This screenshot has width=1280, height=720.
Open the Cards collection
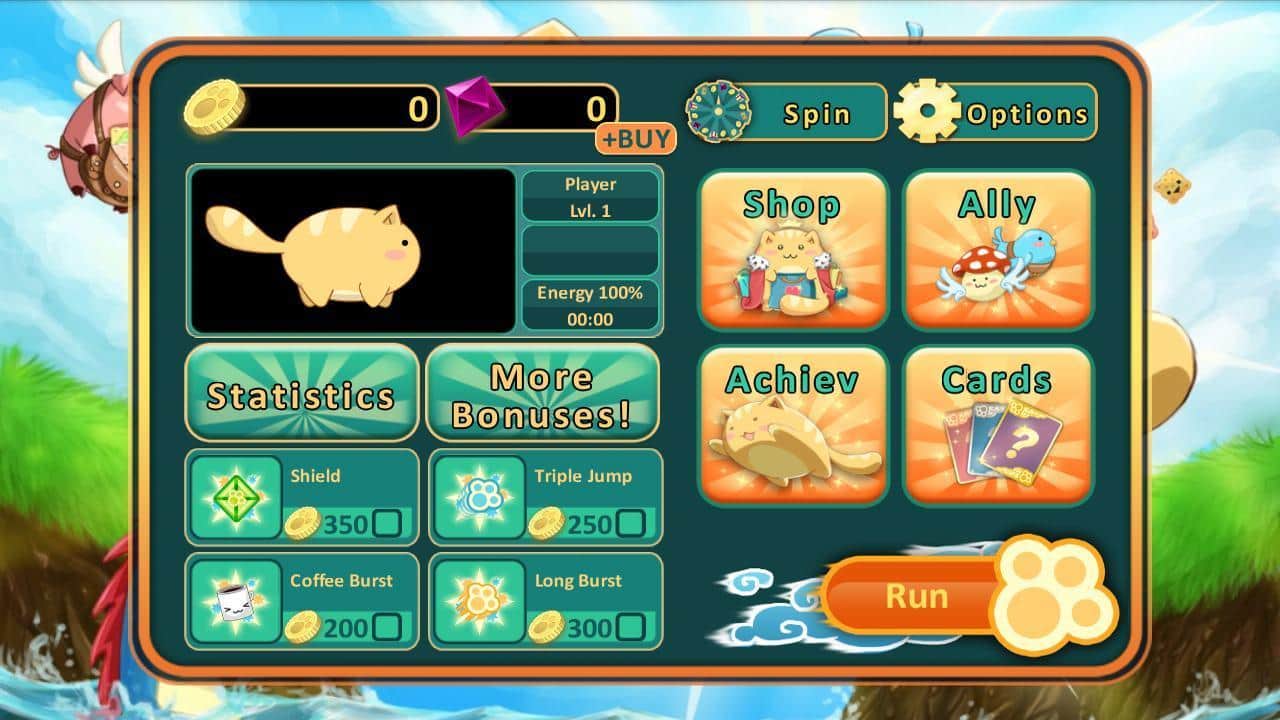coord(998,425)
